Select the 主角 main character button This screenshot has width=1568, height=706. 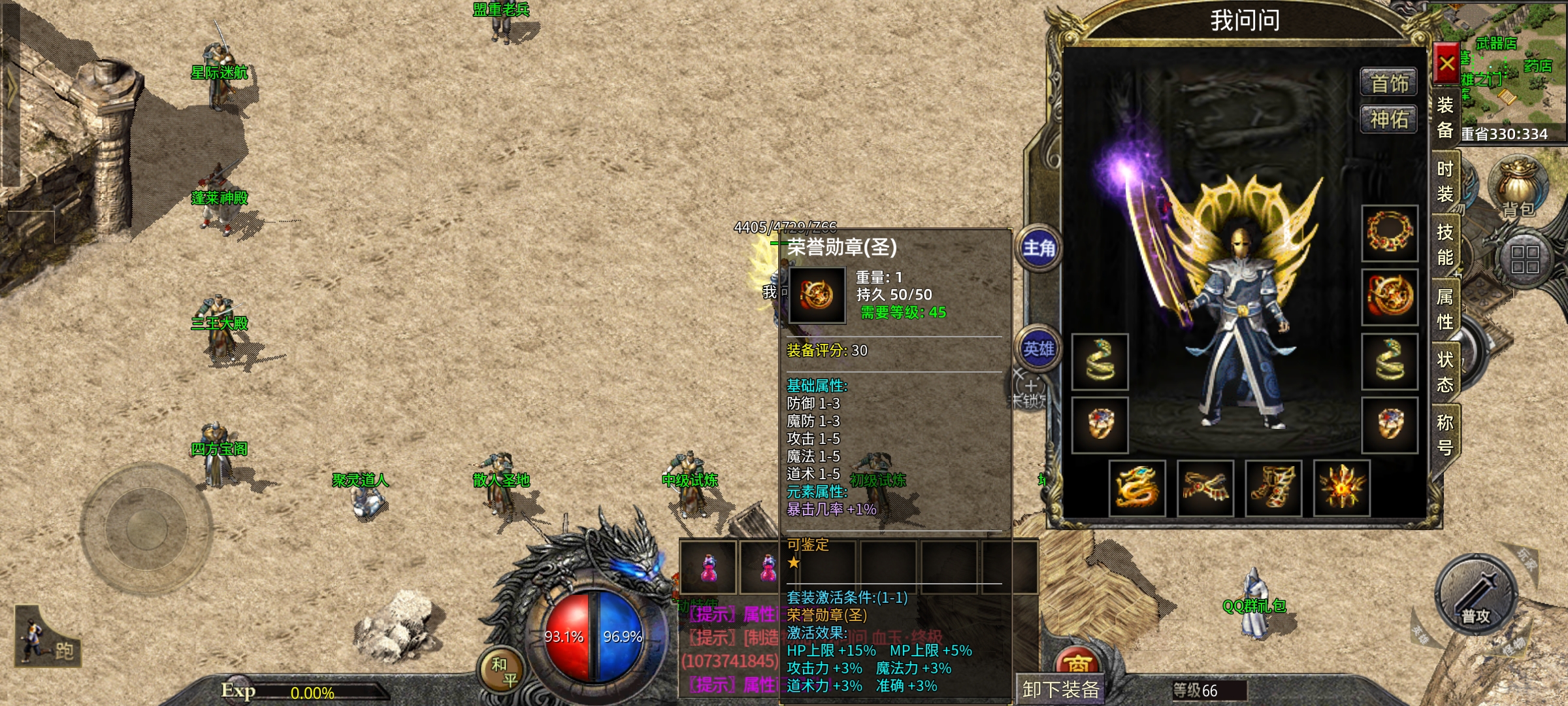pos(1039,248)
